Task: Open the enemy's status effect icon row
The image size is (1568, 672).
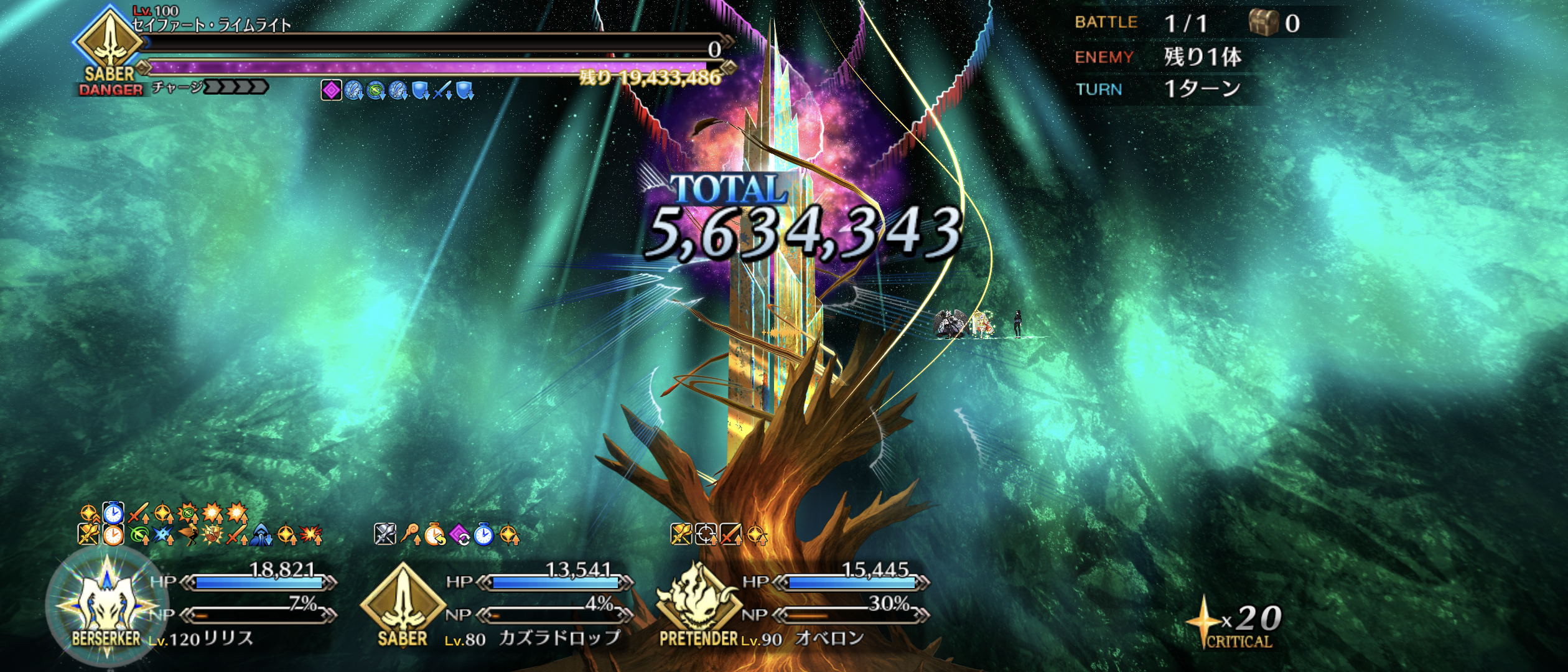Action: coord(398,91)
